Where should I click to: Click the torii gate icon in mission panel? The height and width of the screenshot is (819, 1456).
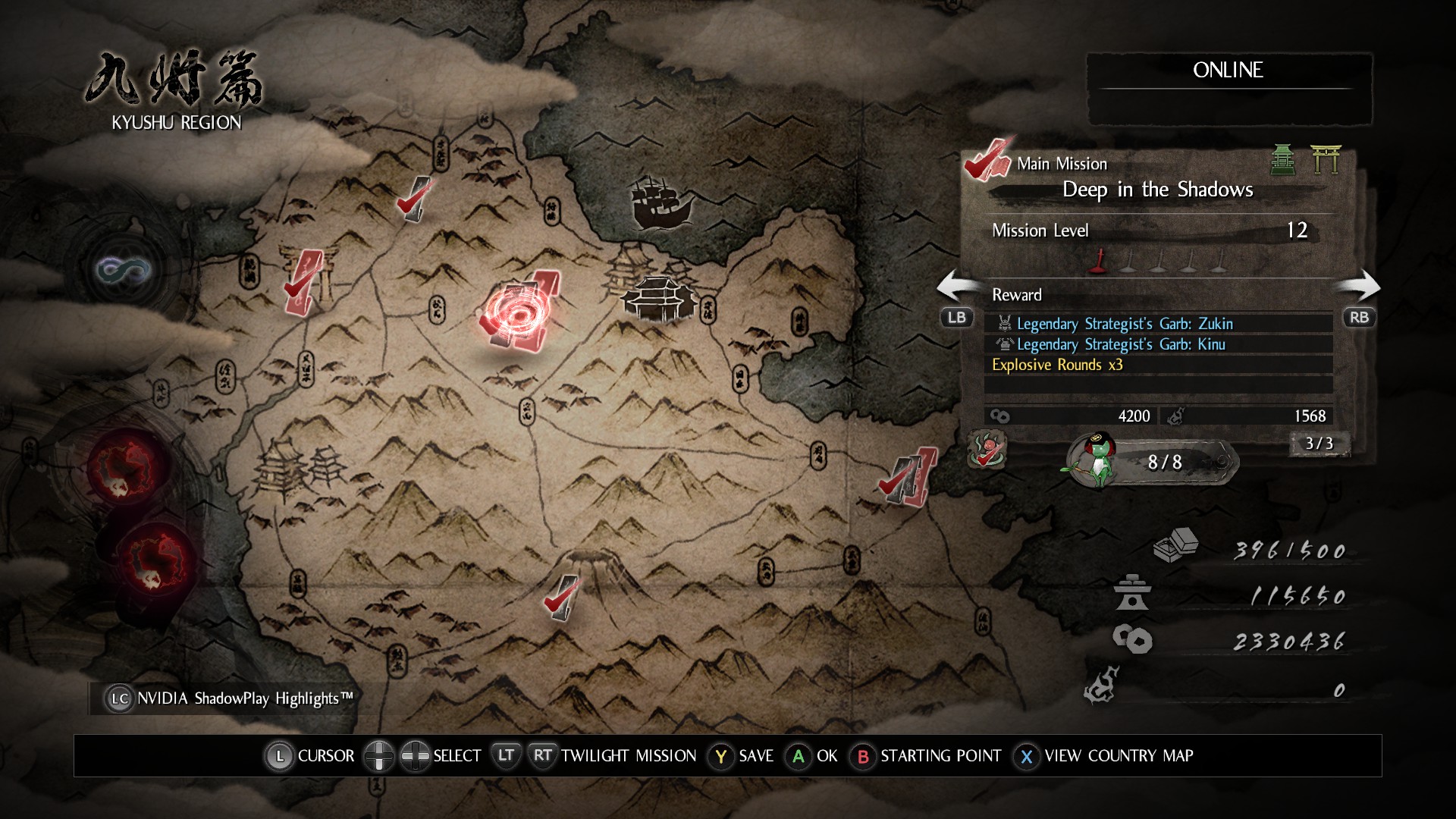click(x=1326, y=159)
